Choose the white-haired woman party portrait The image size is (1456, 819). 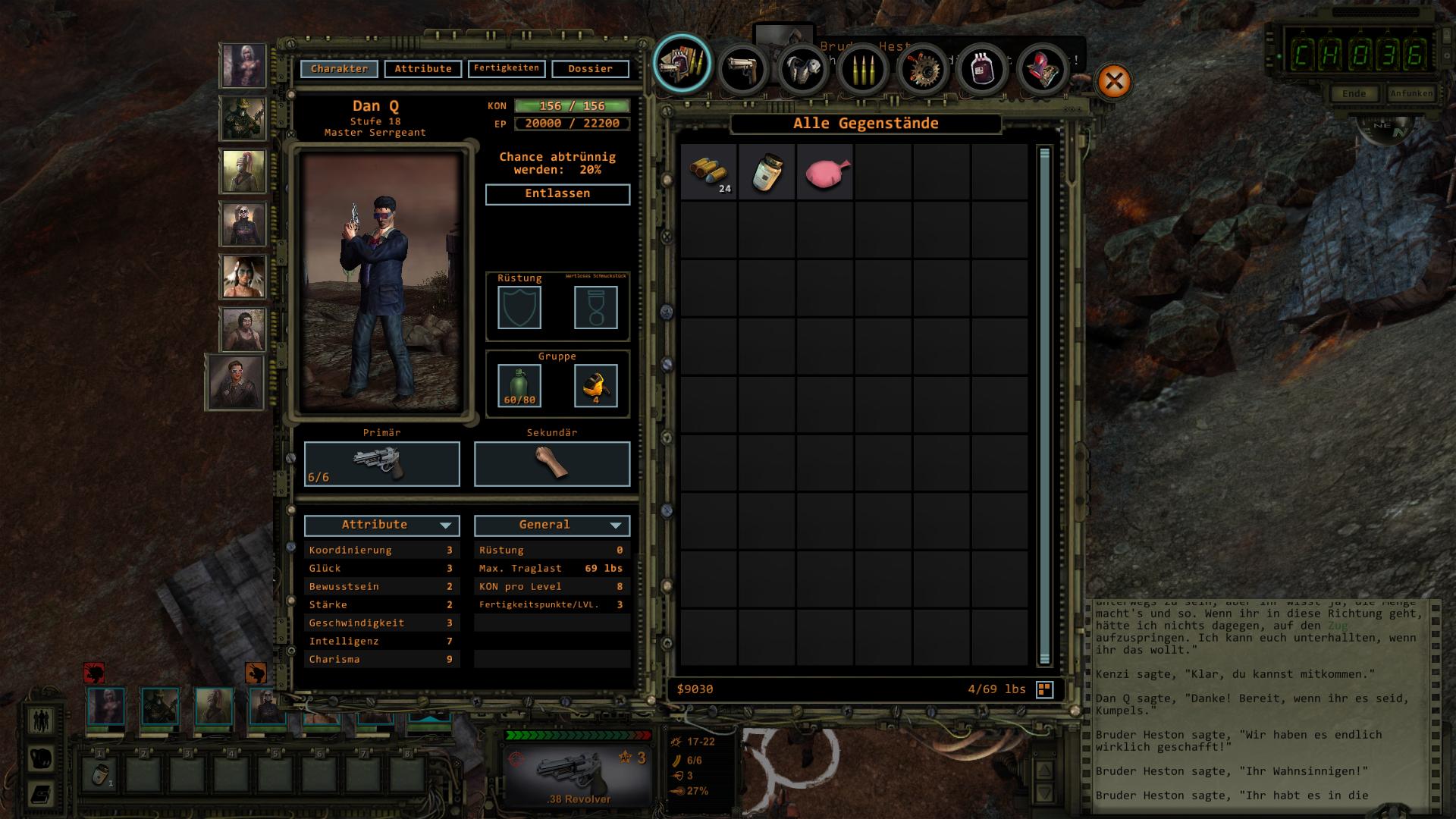(243, 65)
